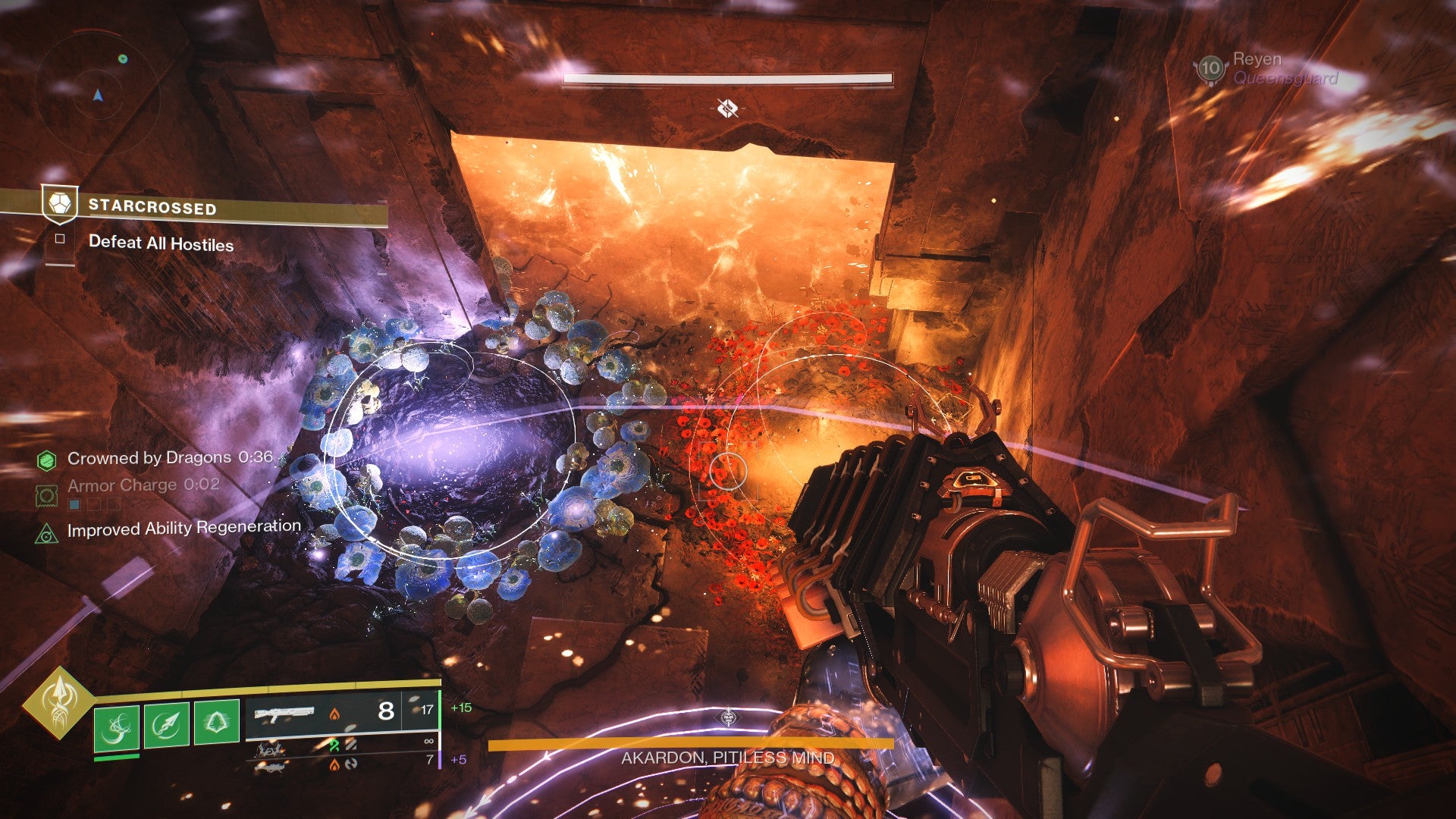Click the boss marker icon under the top bar
The image size is (1456, 819).
coord(727,109)
